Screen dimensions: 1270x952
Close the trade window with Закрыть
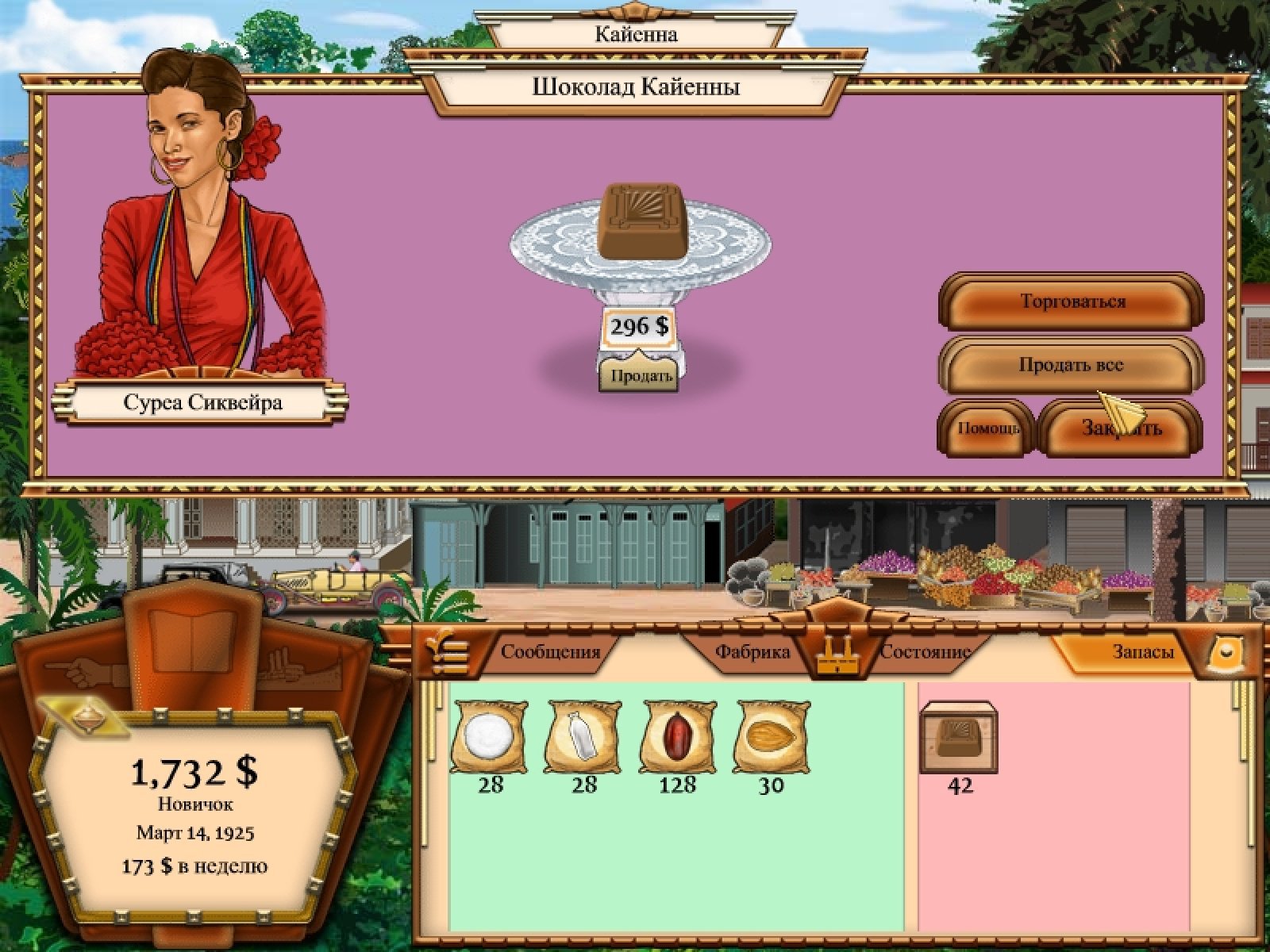(1121, 429)
